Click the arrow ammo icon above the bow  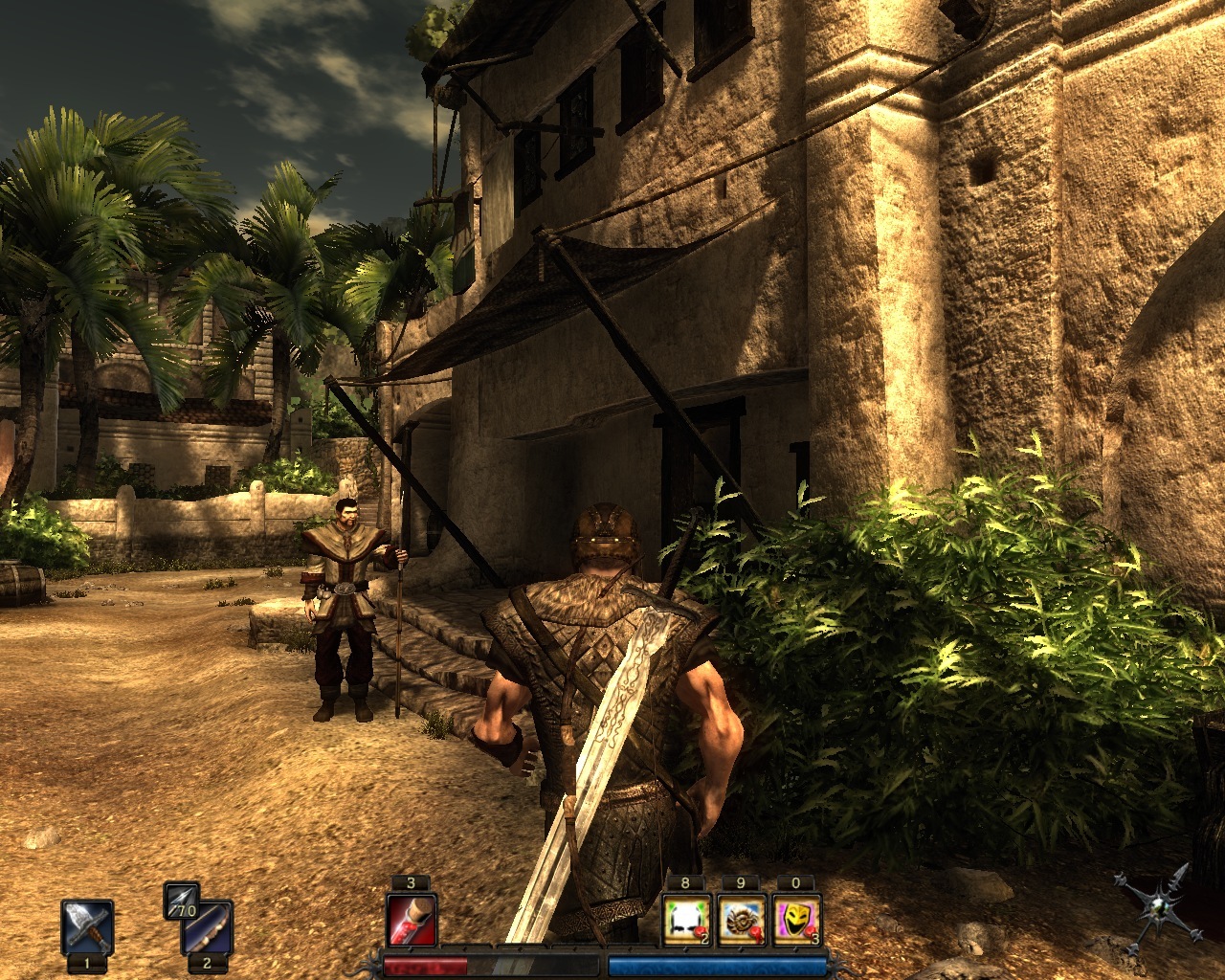(179, 902)
